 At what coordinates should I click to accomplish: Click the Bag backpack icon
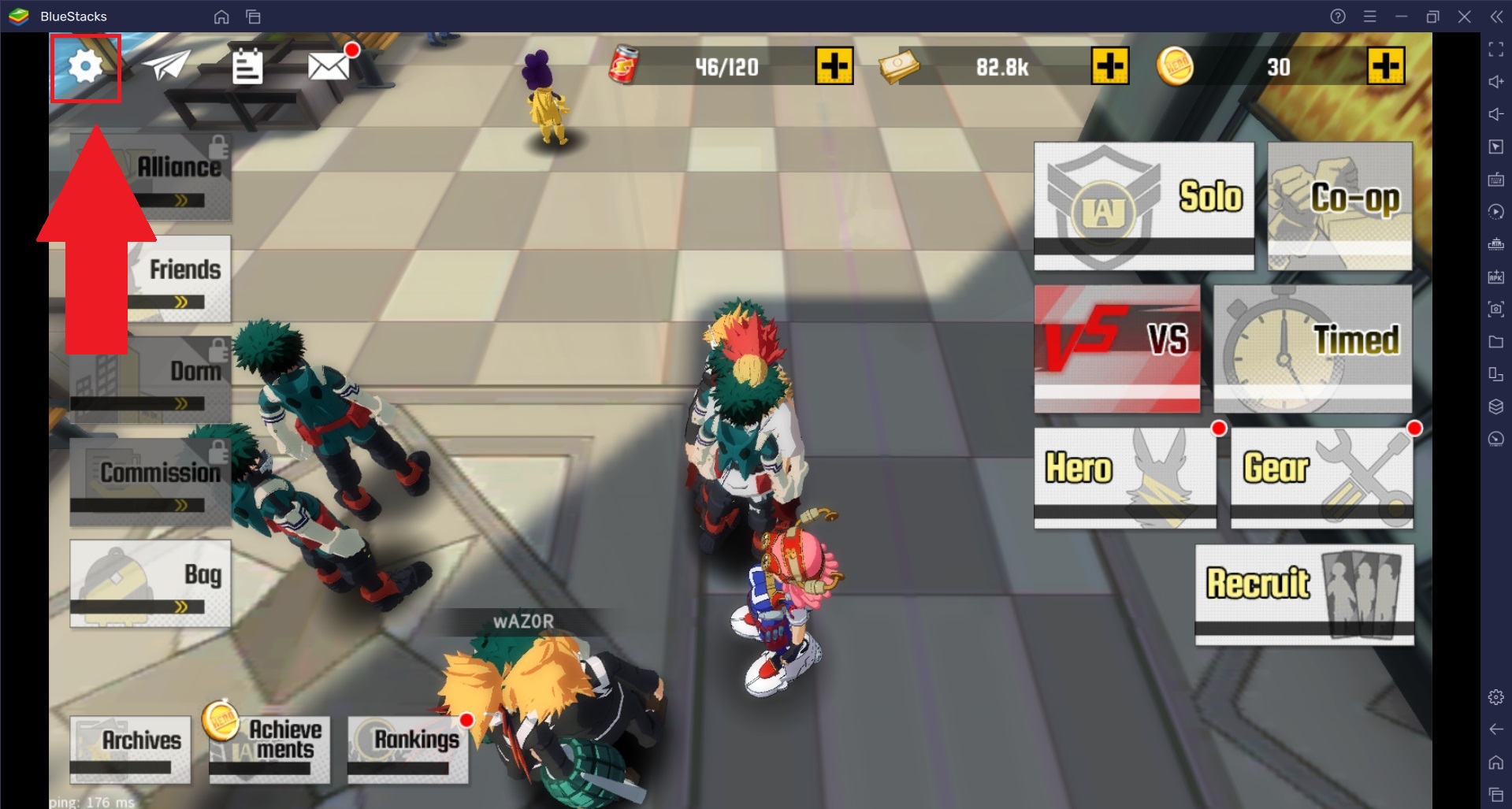(117, 581)
